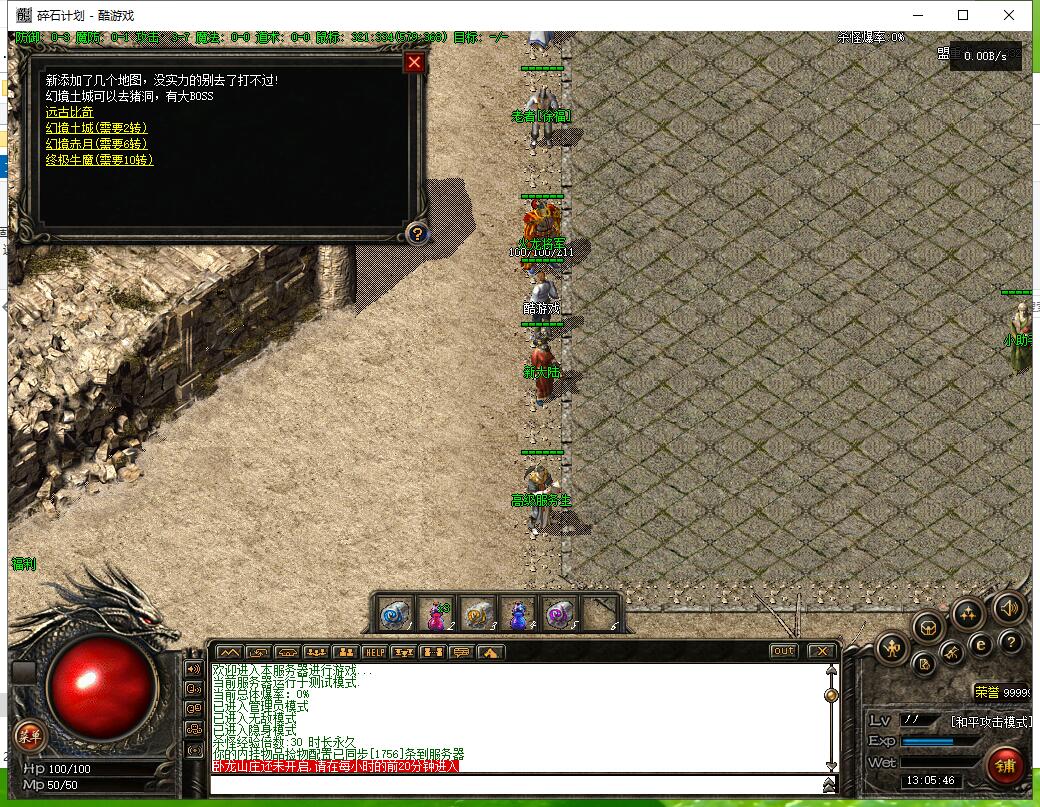Choose 幻境土城 (需要2转) teleport option
1040x807 pixels.
96,128
